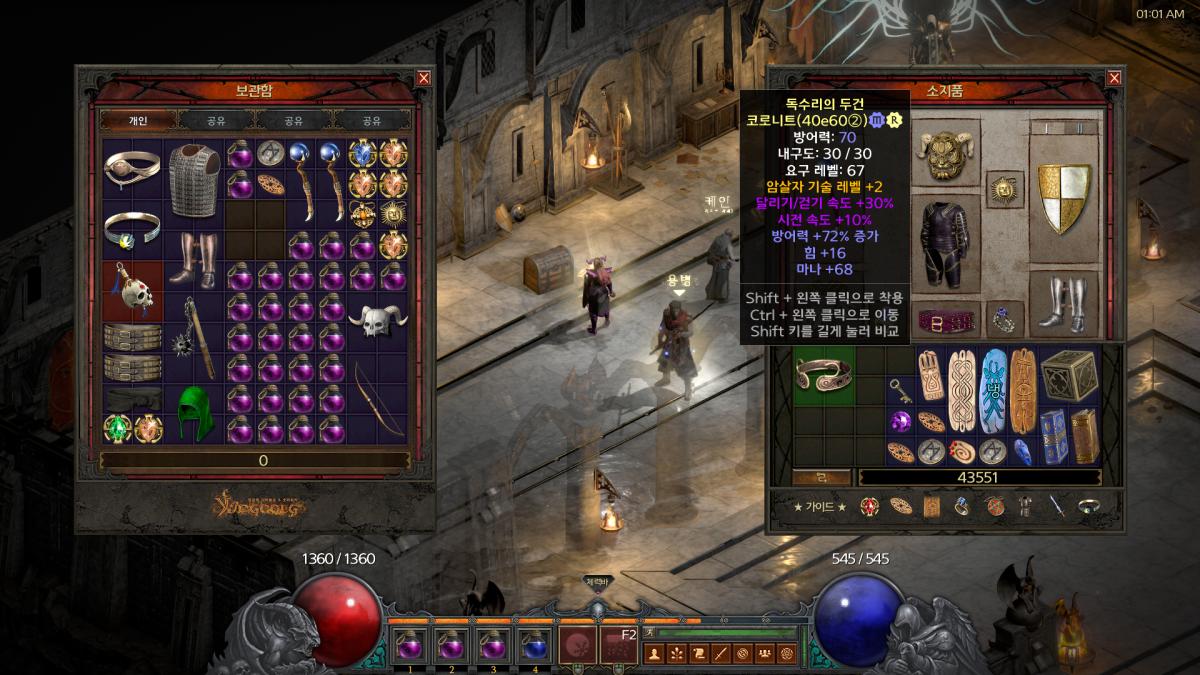Click the small key in inventory
This screenshot has height=675, width=1200.
(x=902, y=390)
